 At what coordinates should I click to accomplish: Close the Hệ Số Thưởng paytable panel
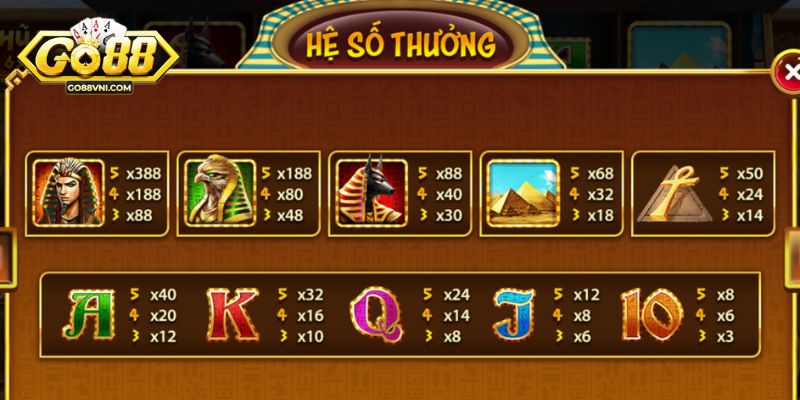coord(790,72)
